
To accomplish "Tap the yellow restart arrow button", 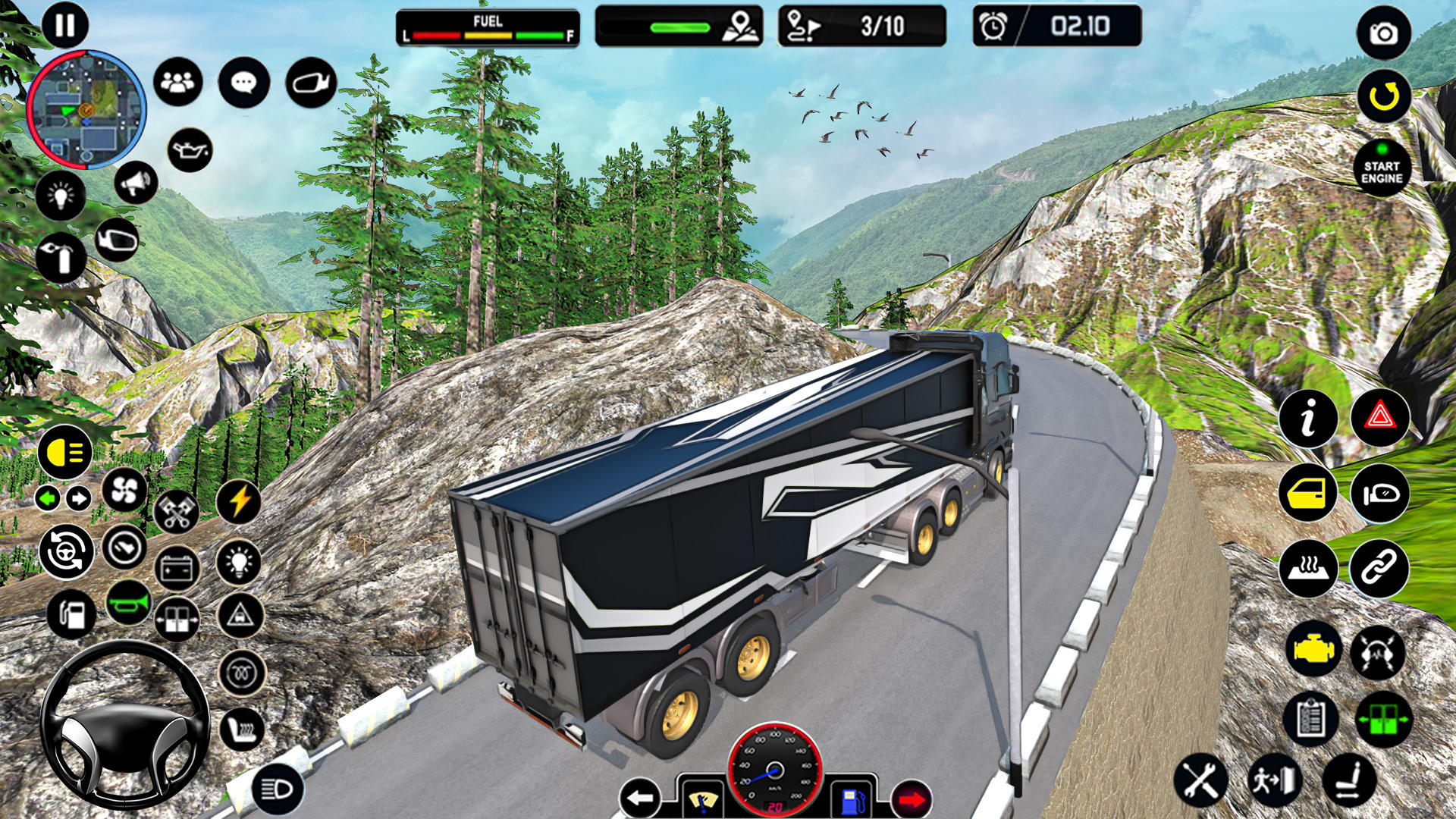I will coord(1383,96).
